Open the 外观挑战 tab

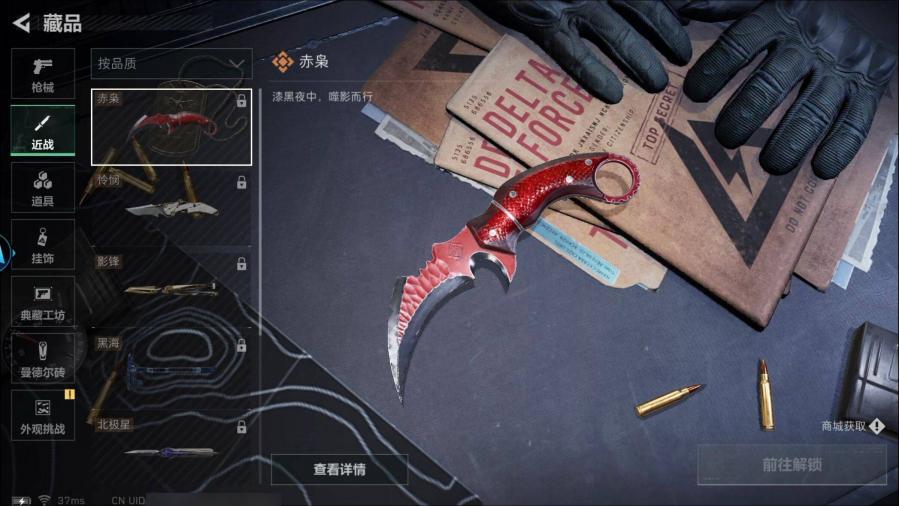click(x=42, y=415)
